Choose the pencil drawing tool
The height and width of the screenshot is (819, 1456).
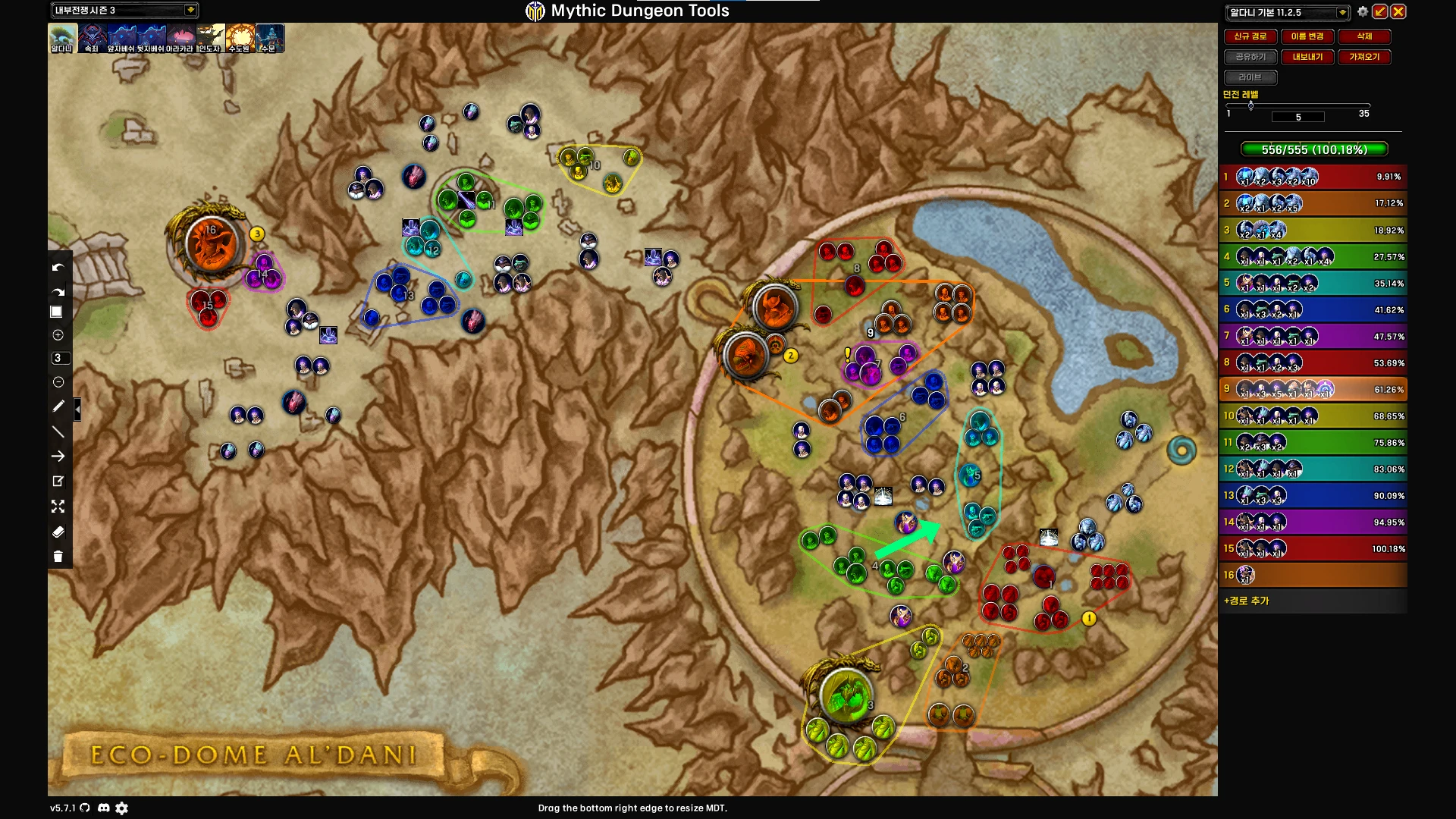coord(58,406)
